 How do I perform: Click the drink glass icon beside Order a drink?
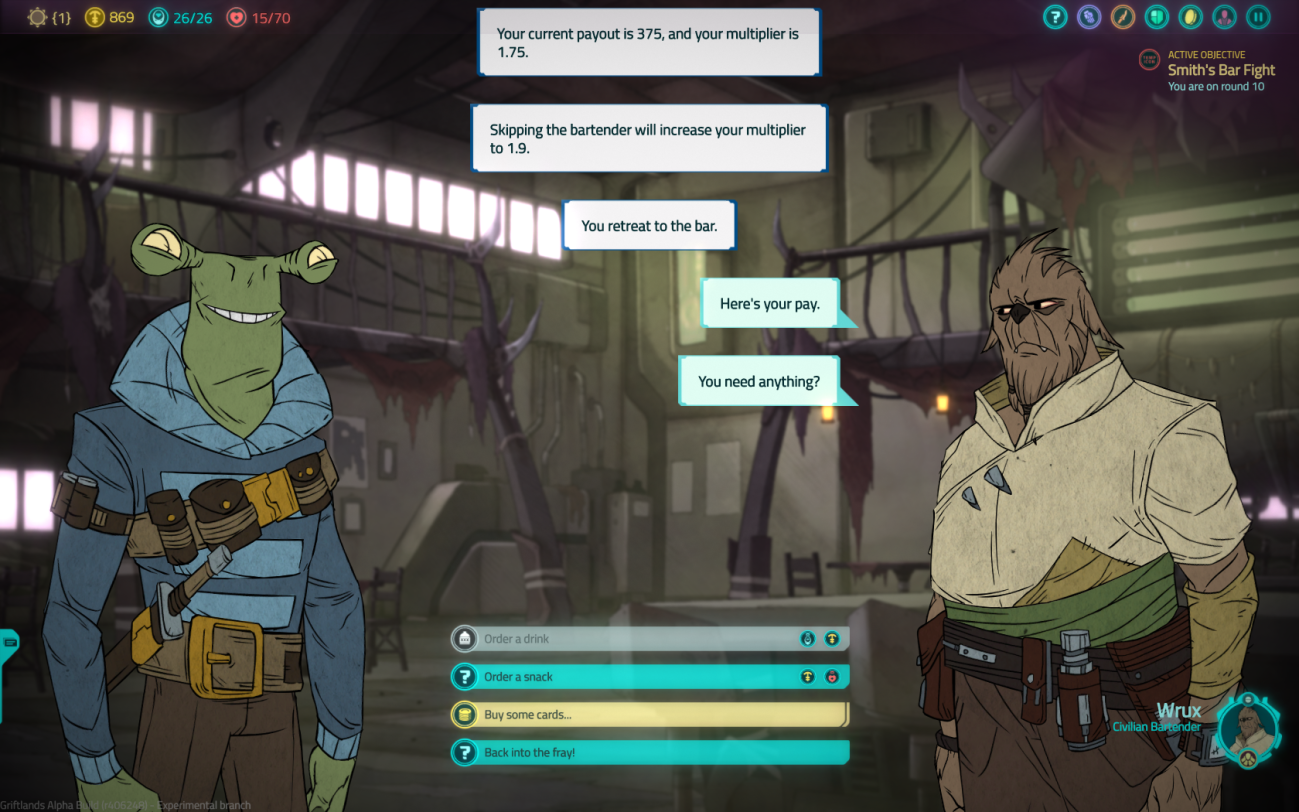pos(466,638)
